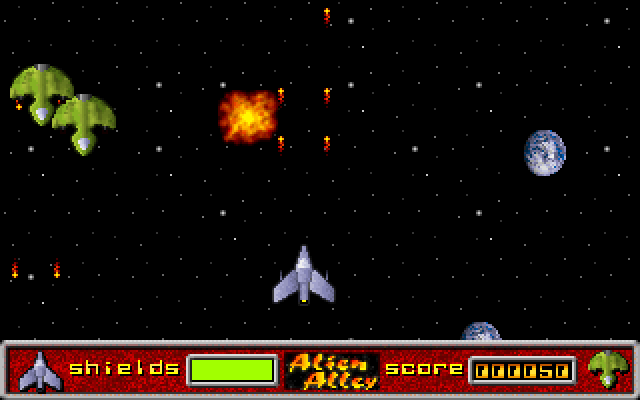Select the Alien Alley logo

pos(331,370)
